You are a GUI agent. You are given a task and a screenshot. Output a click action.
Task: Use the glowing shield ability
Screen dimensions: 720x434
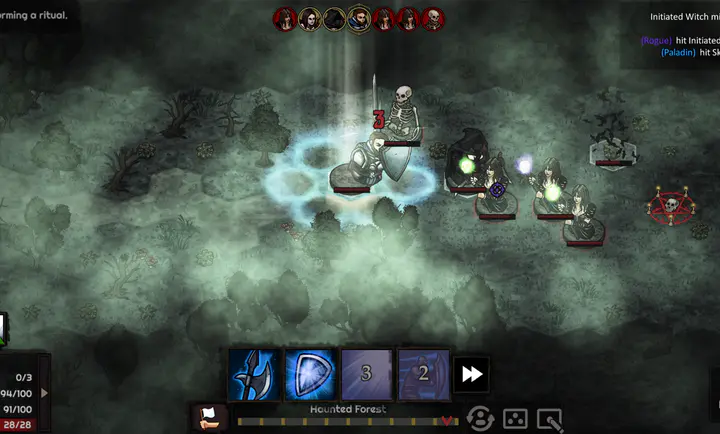click(310, 374)
